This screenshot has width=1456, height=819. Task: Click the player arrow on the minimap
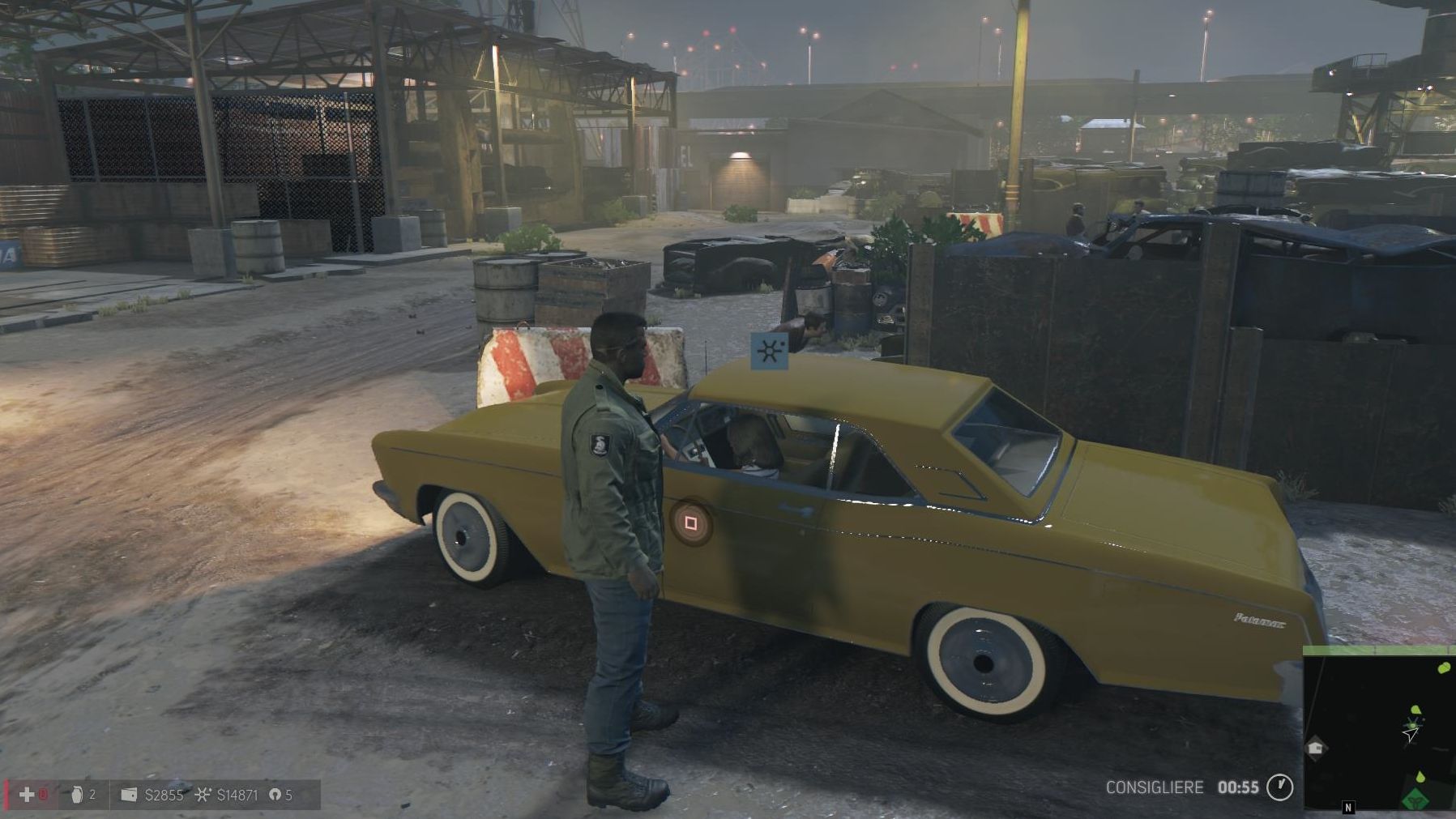coord(1410,735)
